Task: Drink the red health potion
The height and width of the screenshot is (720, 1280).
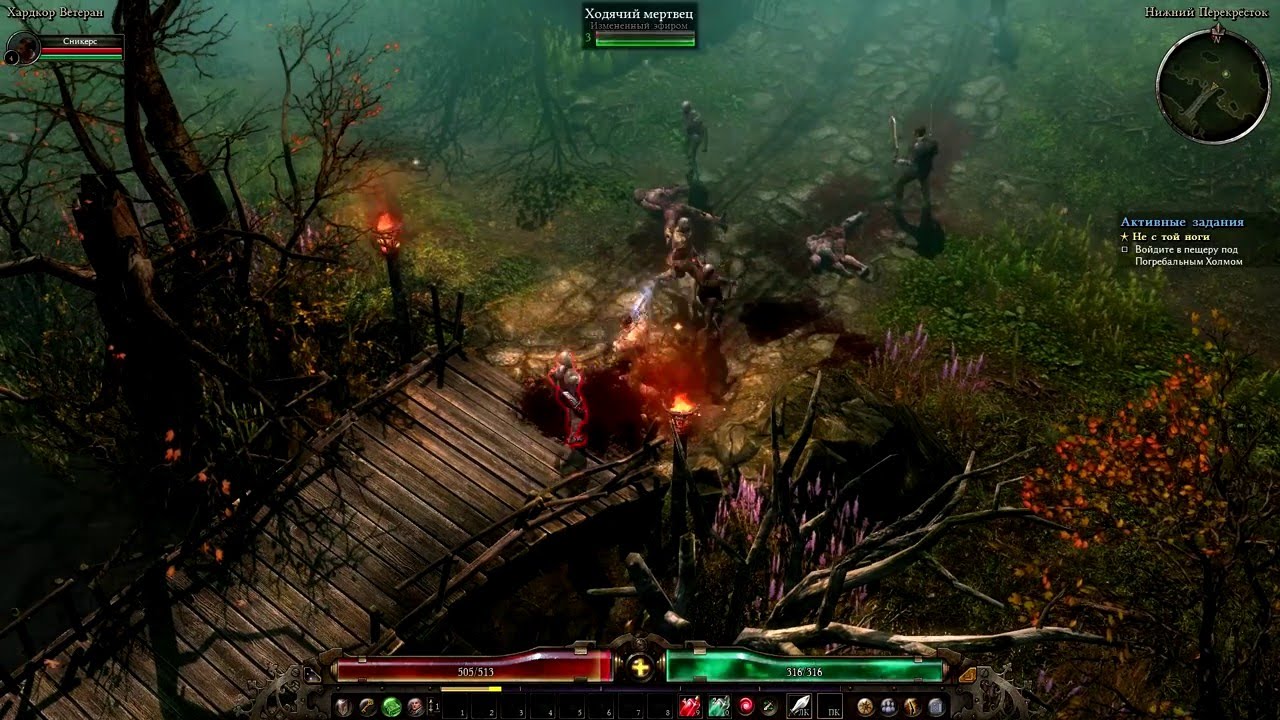Action: (x=690, y=704)
